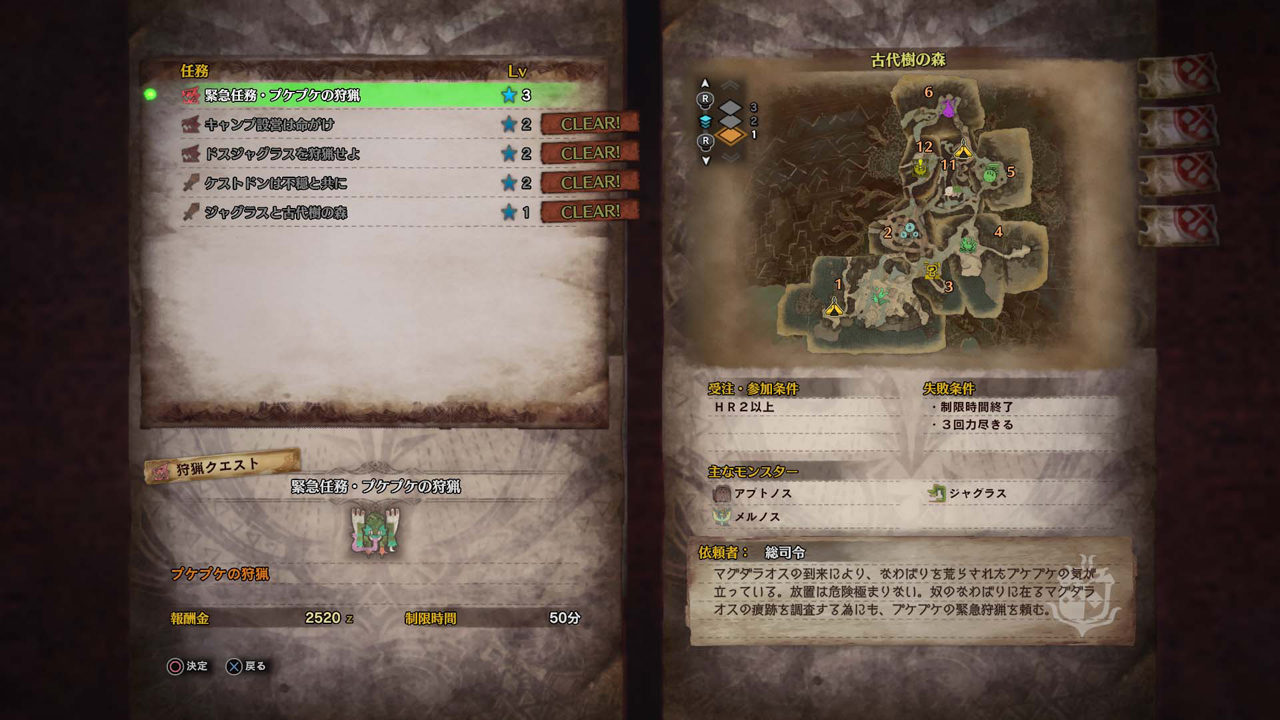Click the double chevron above map layers
Screen dimensions: 1280x720
click(729, 85)
